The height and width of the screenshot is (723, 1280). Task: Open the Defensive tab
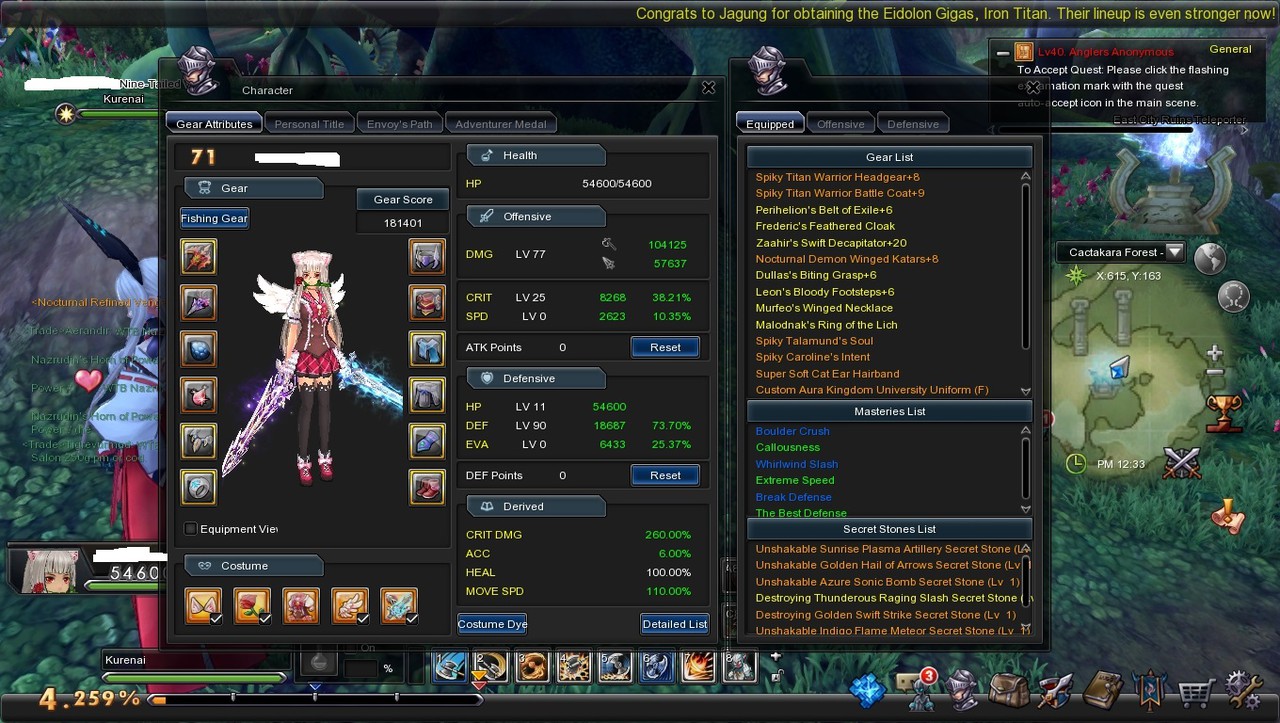pos(913,124)
